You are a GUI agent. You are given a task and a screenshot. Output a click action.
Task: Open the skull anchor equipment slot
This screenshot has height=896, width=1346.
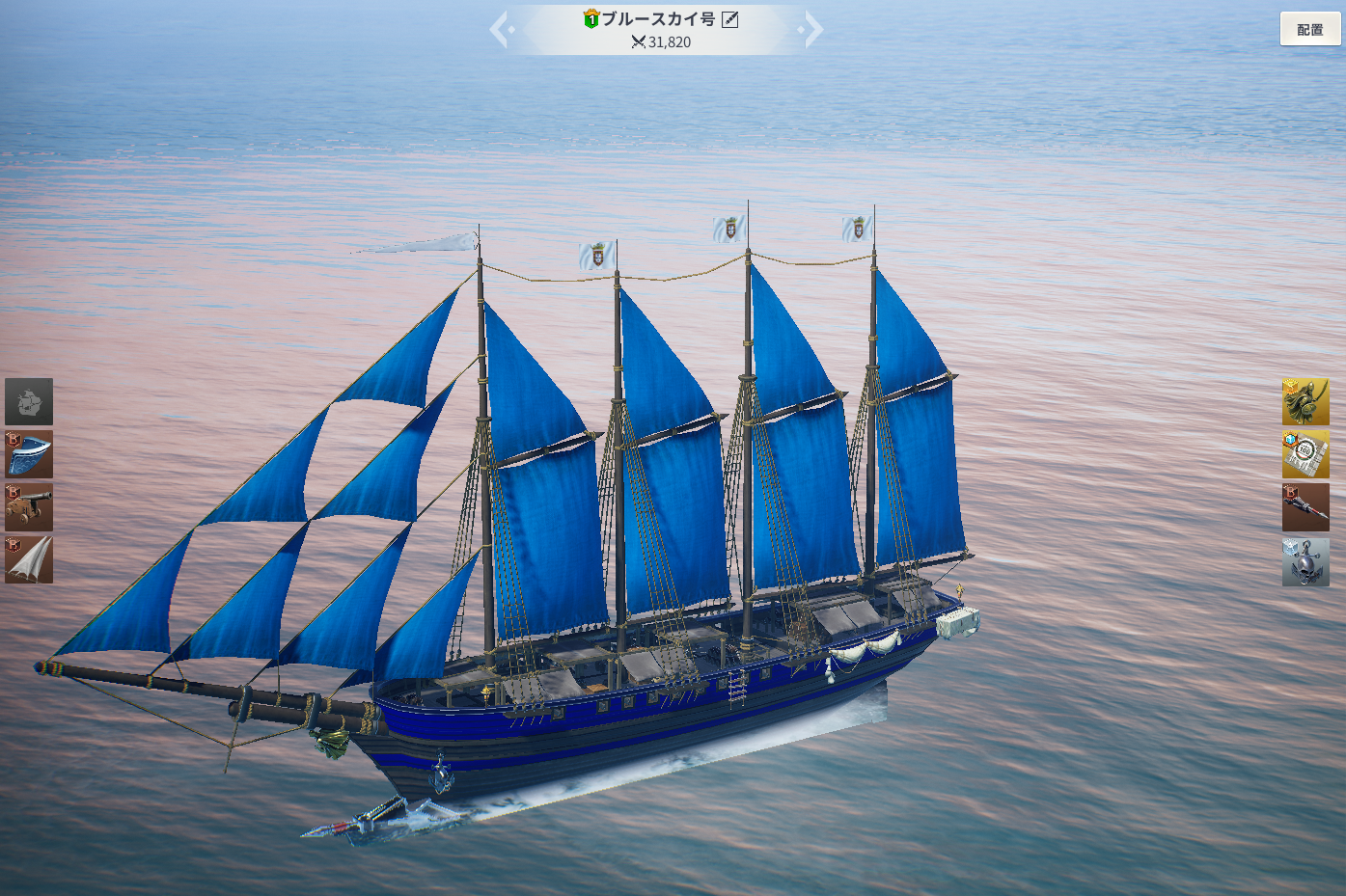click(1305, 561)
